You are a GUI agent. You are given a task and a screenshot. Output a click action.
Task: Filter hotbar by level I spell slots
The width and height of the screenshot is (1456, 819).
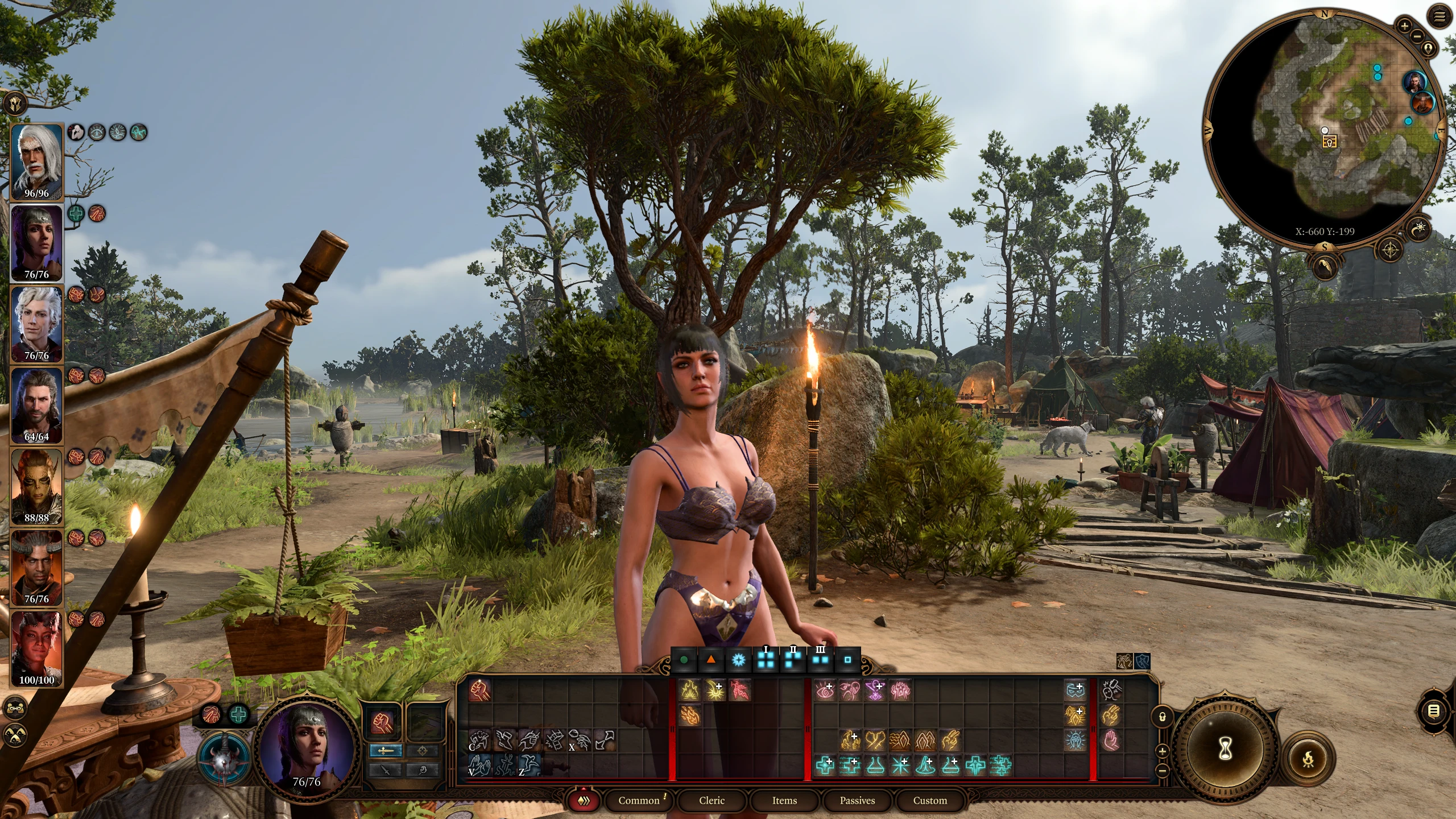(766, 660)
